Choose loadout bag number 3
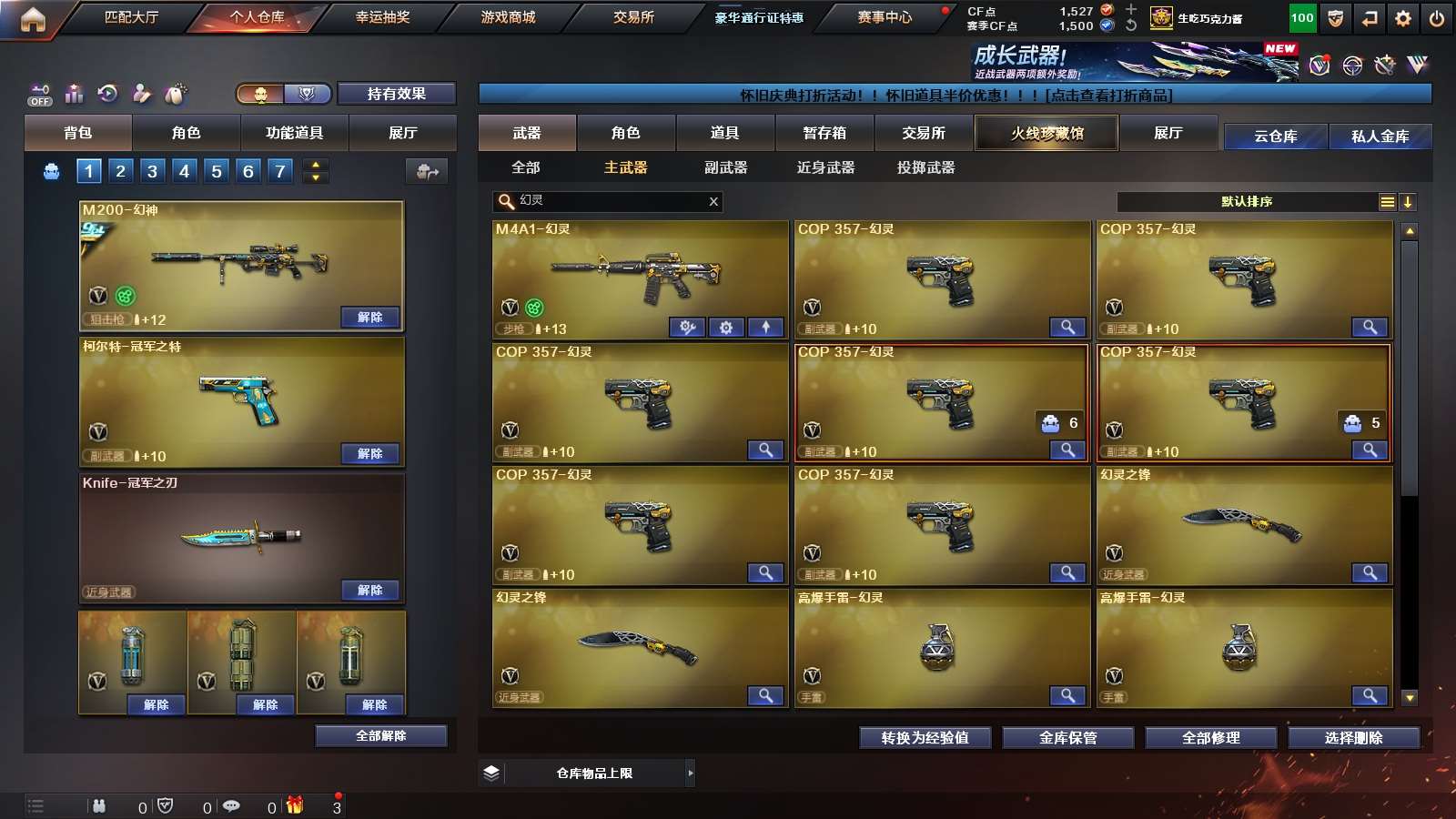 pyautogui.click(x=152, y=171)
